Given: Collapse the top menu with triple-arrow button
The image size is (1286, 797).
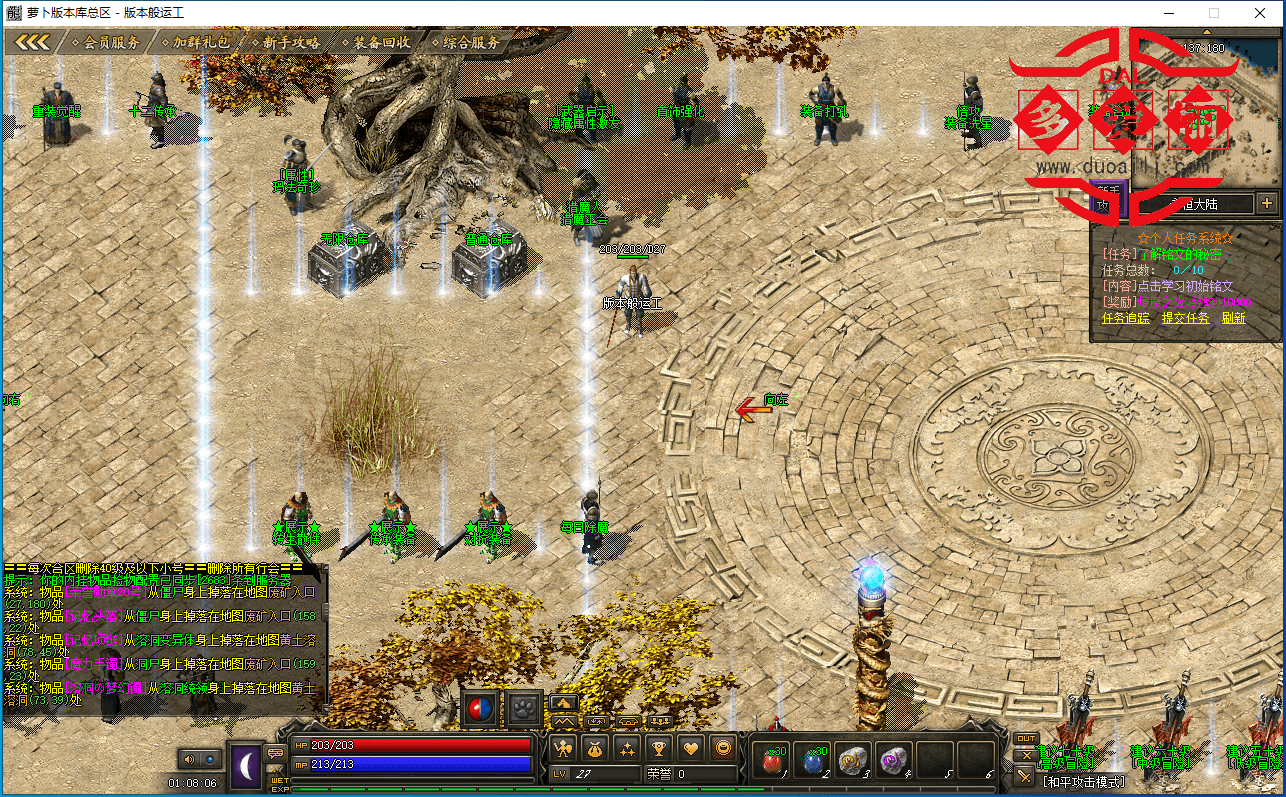Looking at the screenshot, I should click(33, 42).
